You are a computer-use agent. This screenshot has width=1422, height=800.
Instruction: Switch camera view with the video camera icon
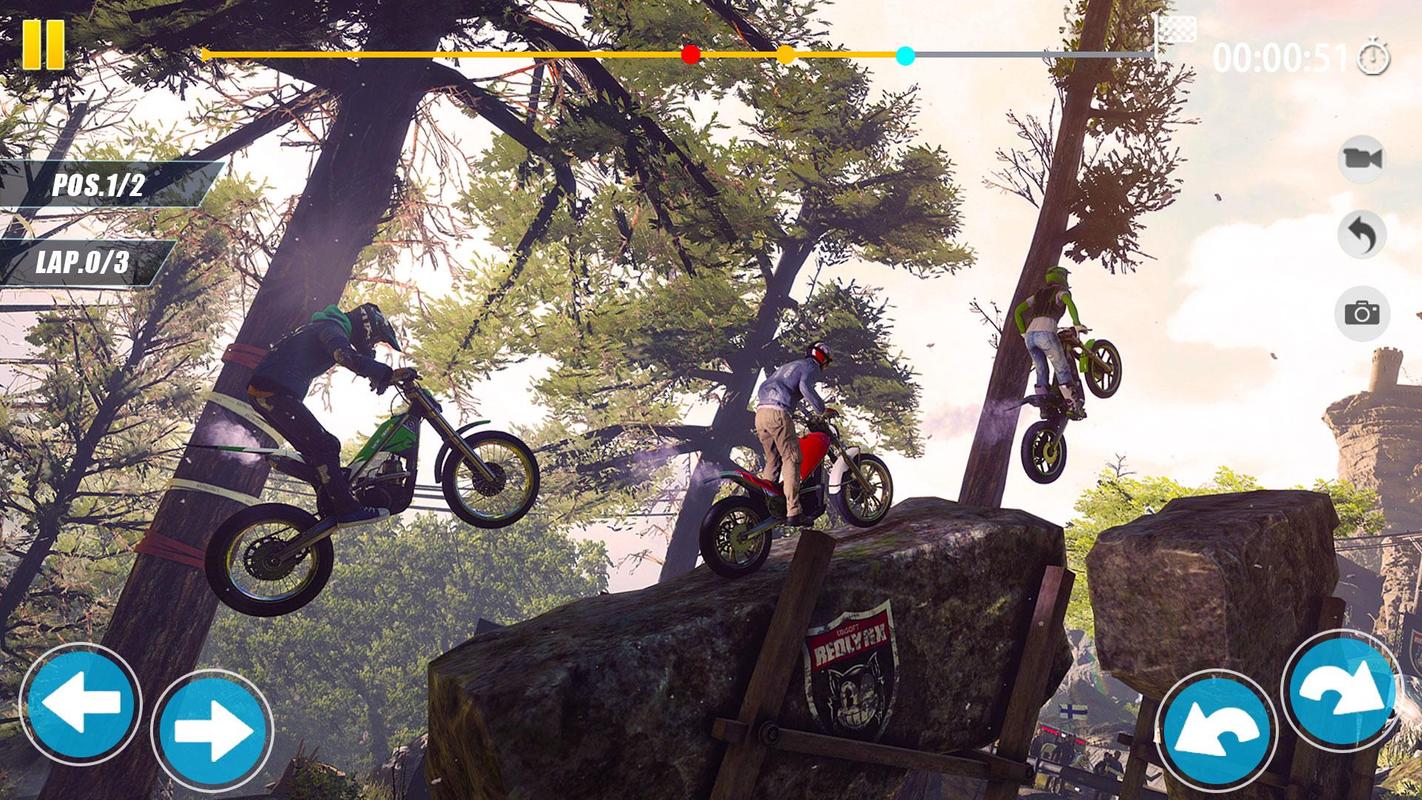point(1362,158)
